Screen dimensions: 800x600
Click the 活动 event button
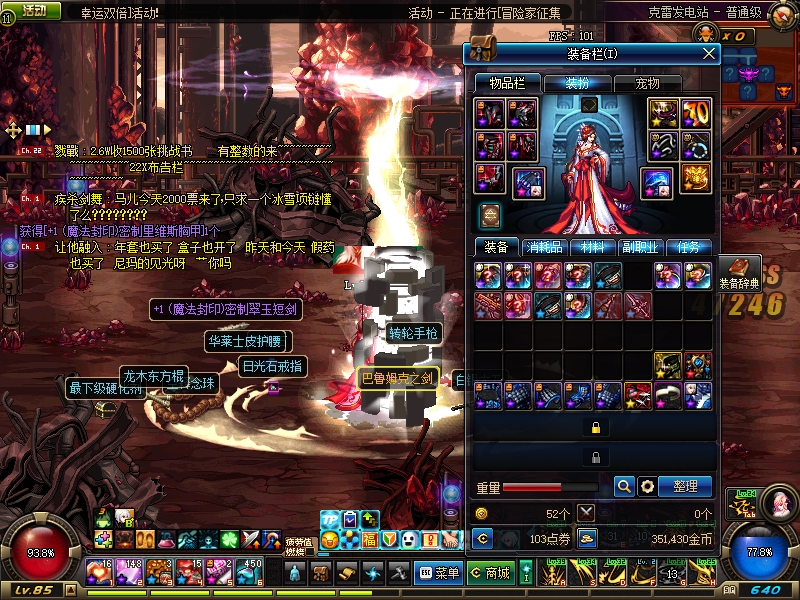pos(33,10)
